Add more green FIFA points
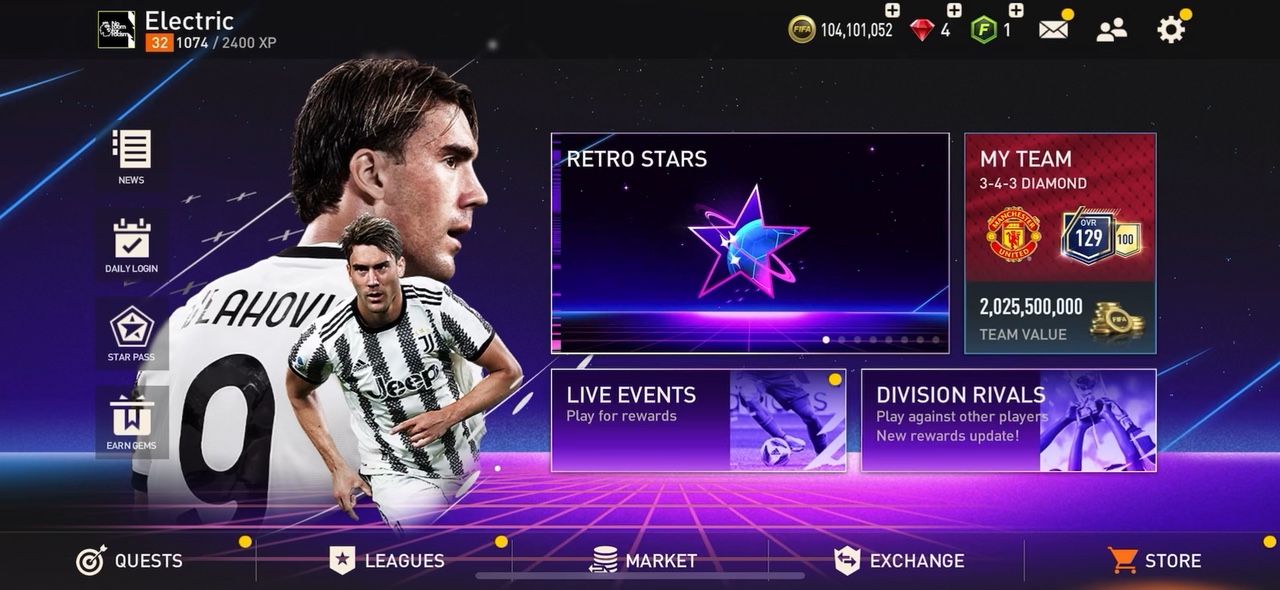This screenshot has height=590, width=1280. [1016, 11]
